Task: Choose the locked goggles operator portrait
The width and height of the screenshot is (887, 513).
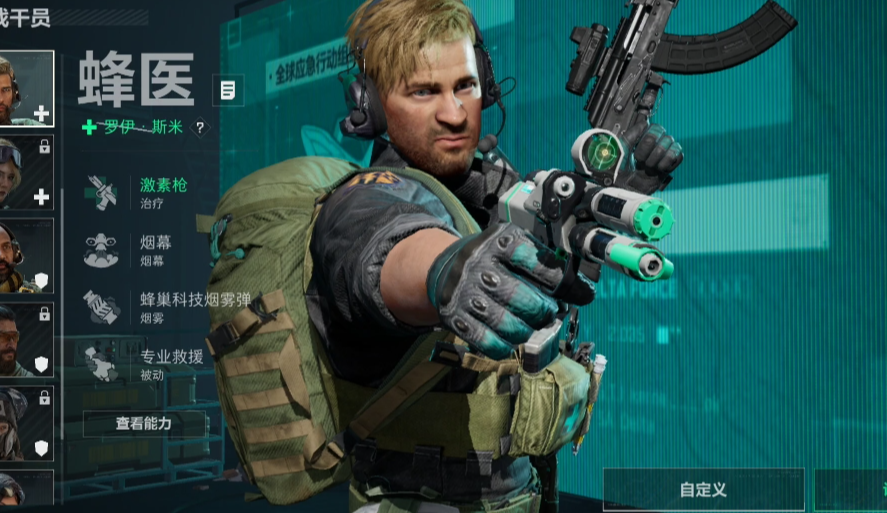Action: click(24, 172)
